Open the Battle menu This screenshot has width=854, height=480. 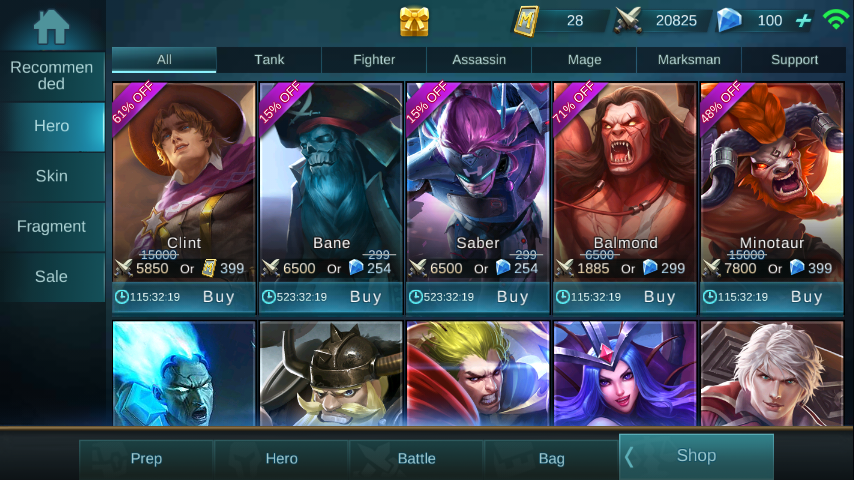coord(417,459)
